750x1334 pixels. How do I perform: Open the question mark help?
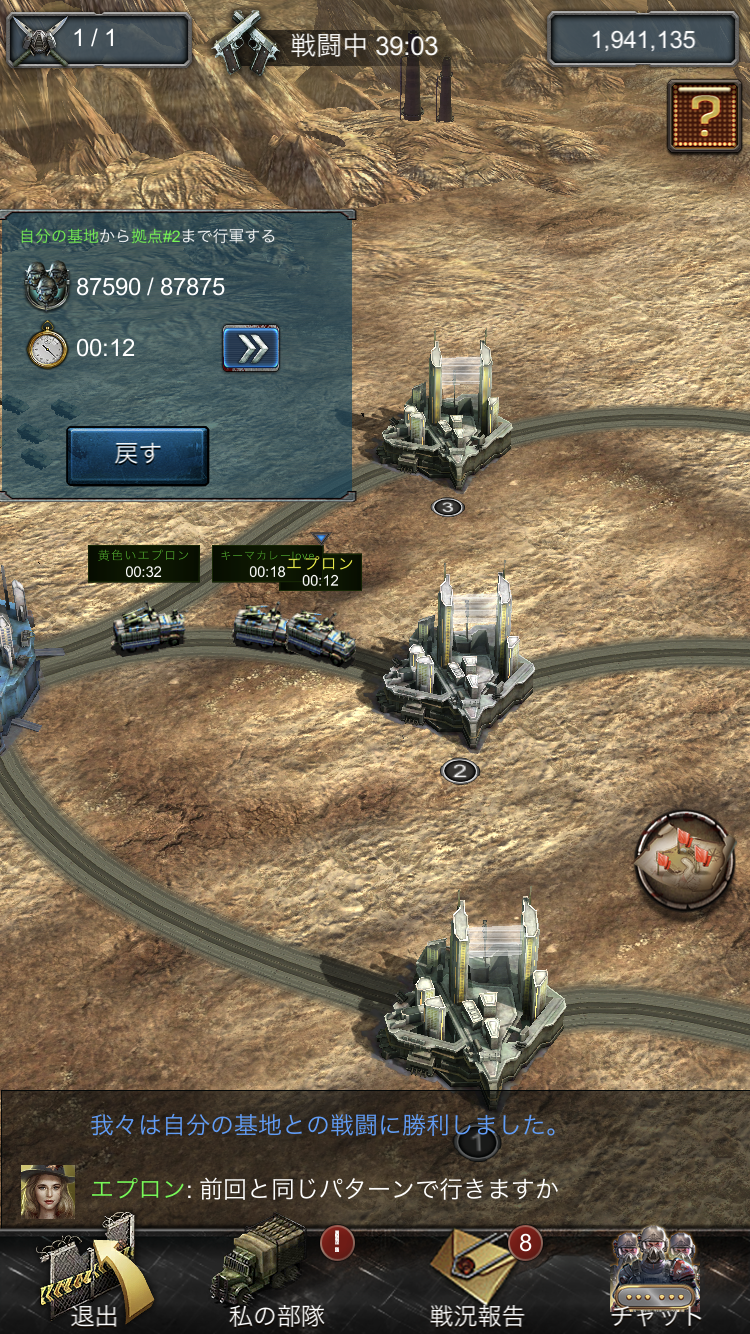[705, 117]
